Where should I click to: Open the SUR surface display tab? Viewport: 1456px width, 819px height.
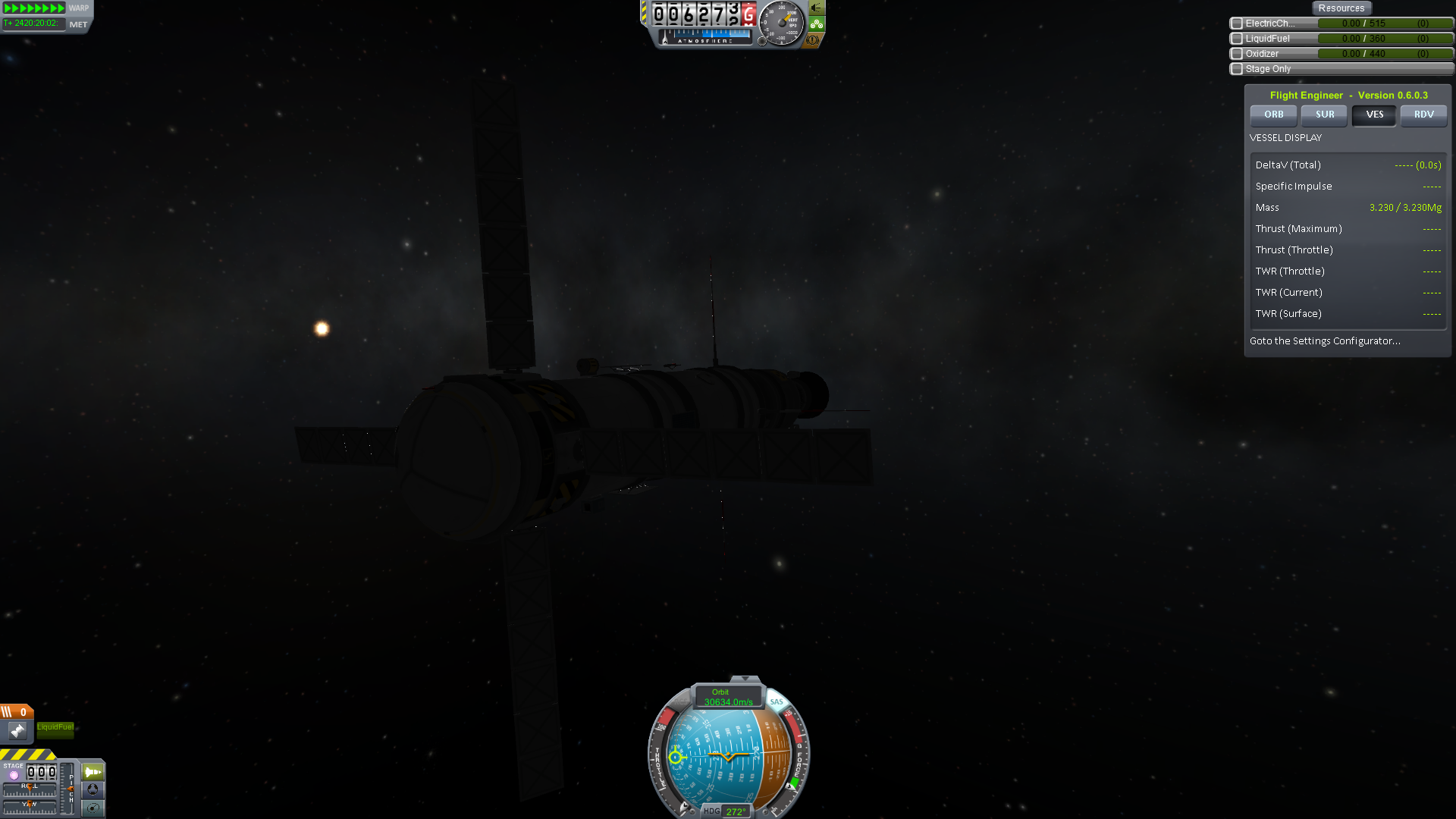(1324, 115)
